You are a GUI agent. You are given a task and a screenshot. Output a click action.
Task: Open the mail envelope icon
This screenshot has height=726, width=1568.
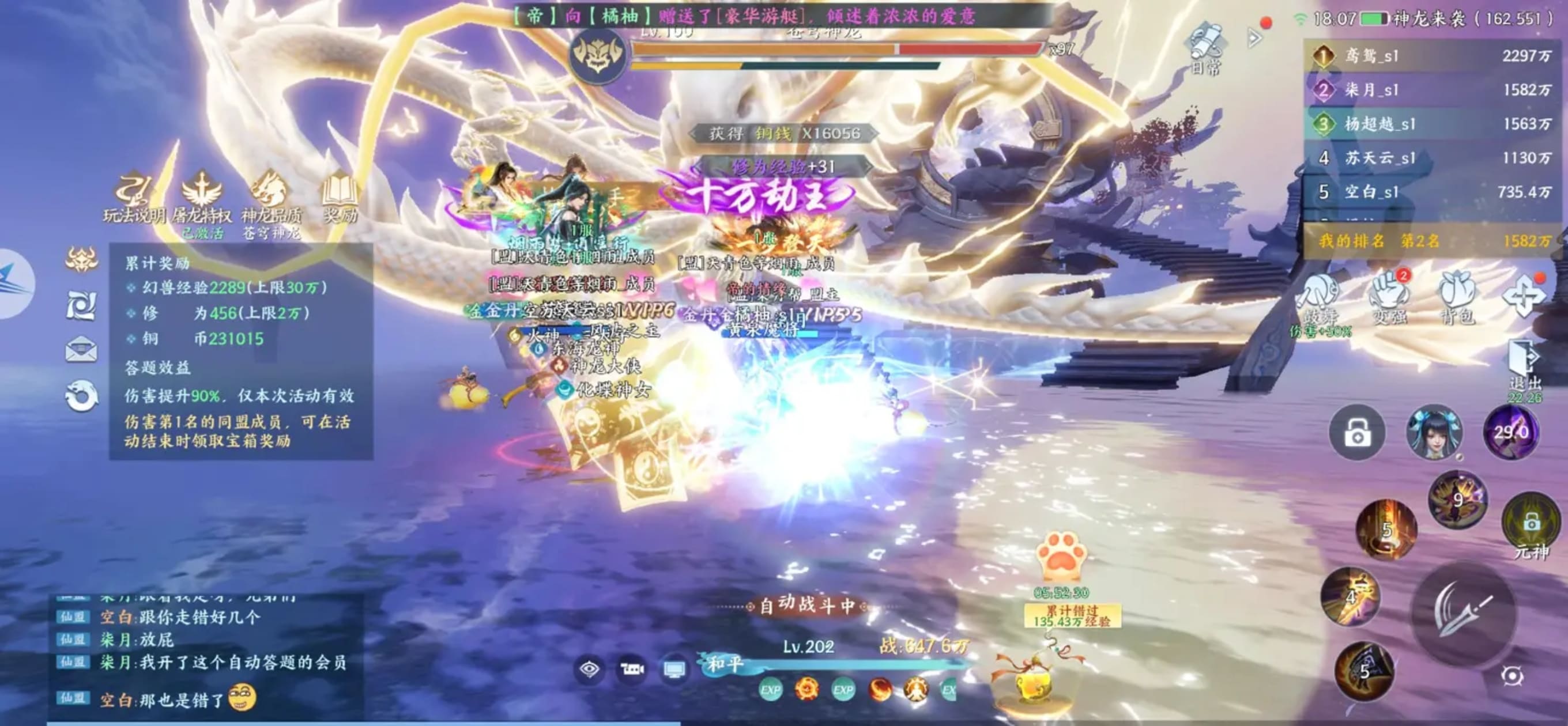click(81, 349)
